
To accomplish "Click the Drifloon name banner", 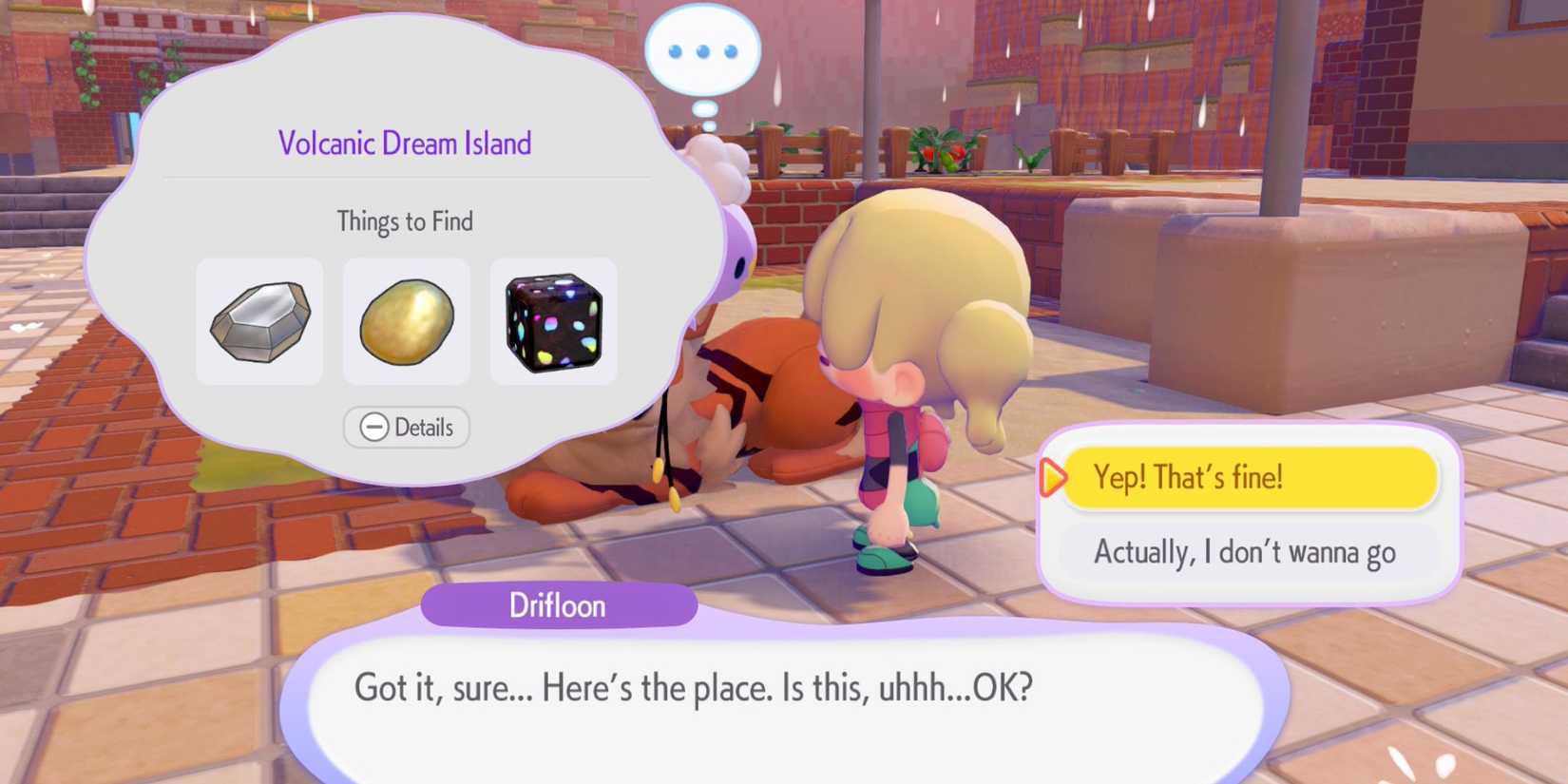I will pyautogui.click(x=559, y=605).
